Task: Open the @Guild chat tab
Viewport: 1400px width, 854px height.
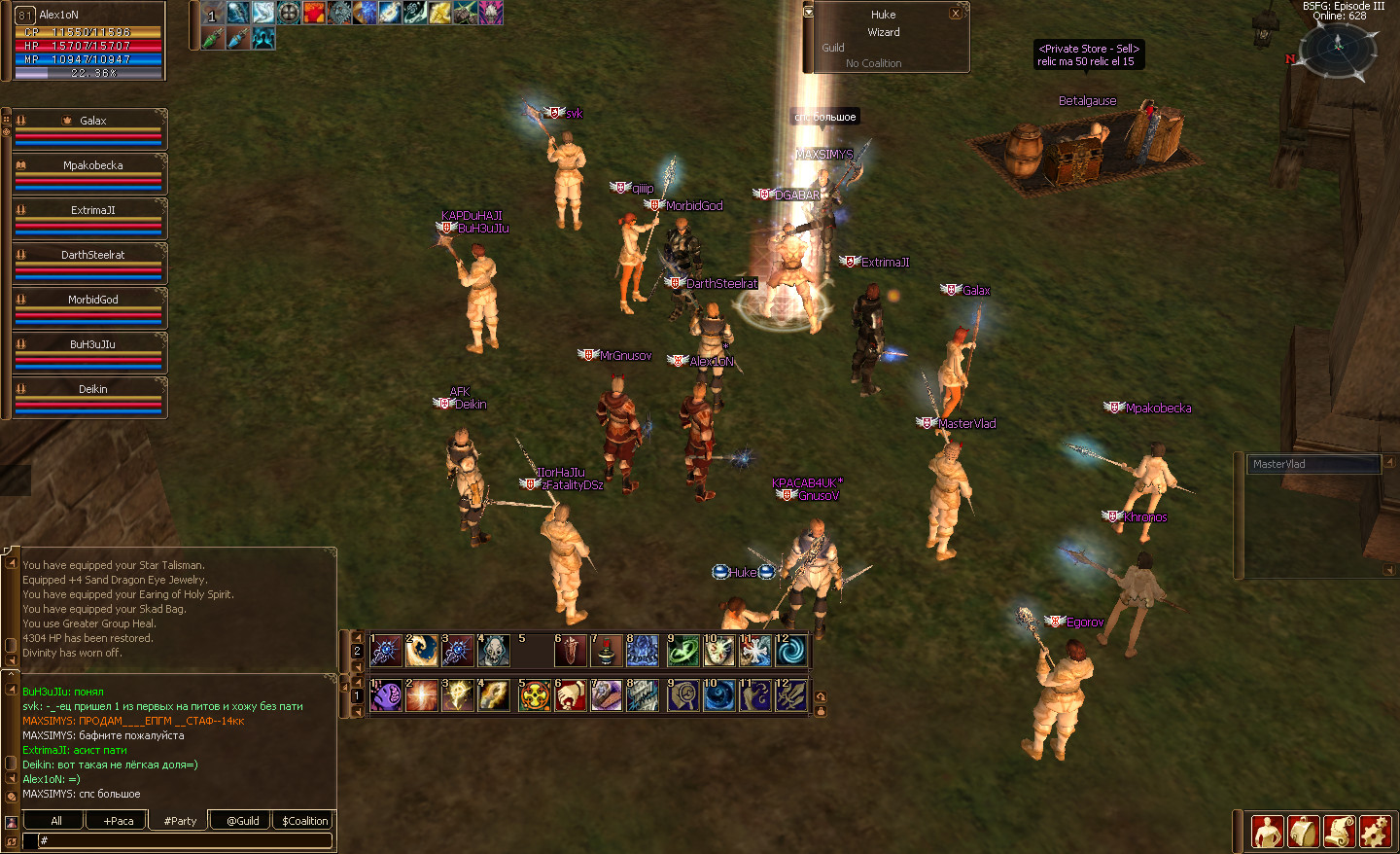Action: point(243,821)
